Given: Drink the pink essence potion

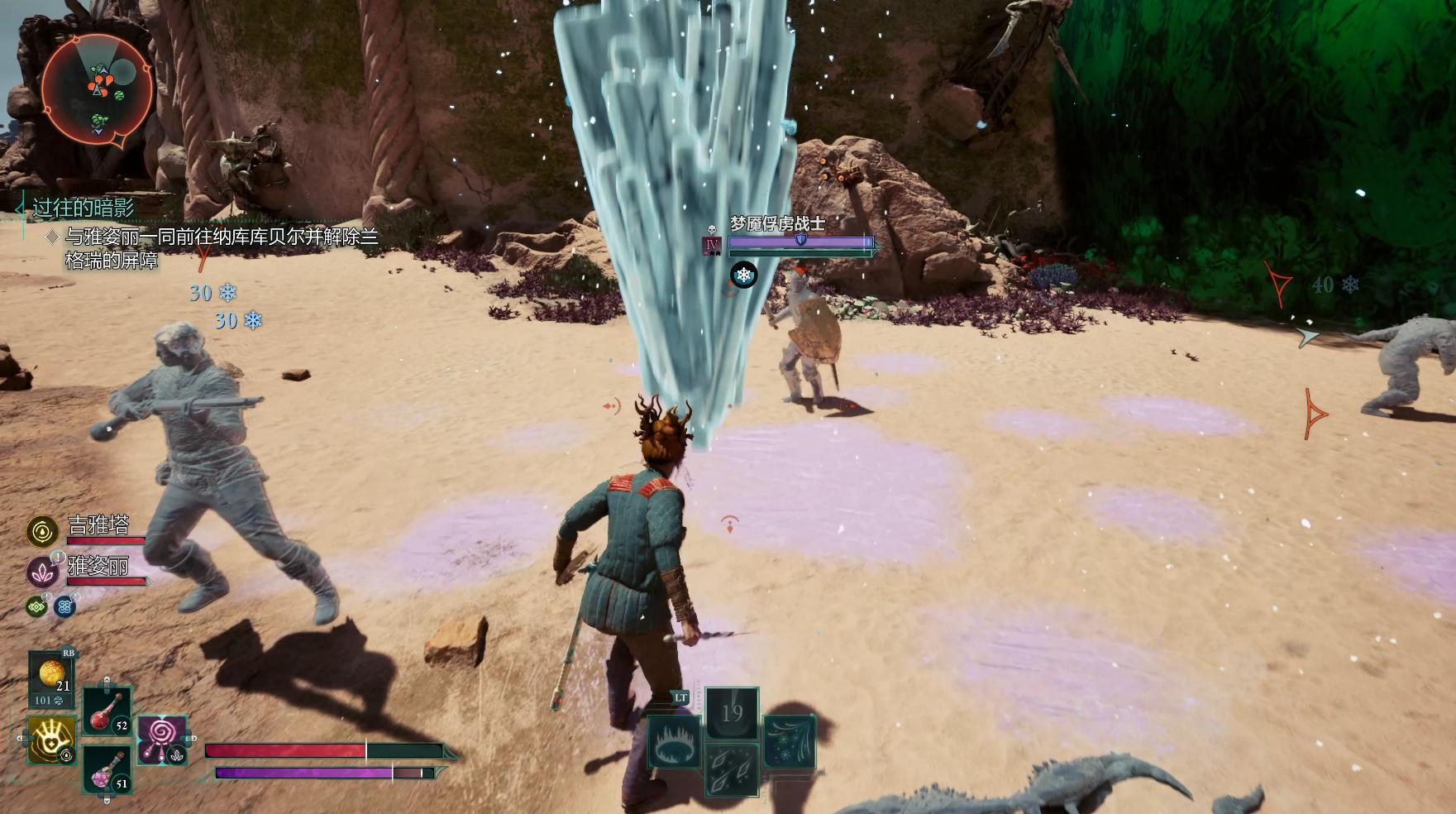Looking at the screenshot, I should 107,770.
